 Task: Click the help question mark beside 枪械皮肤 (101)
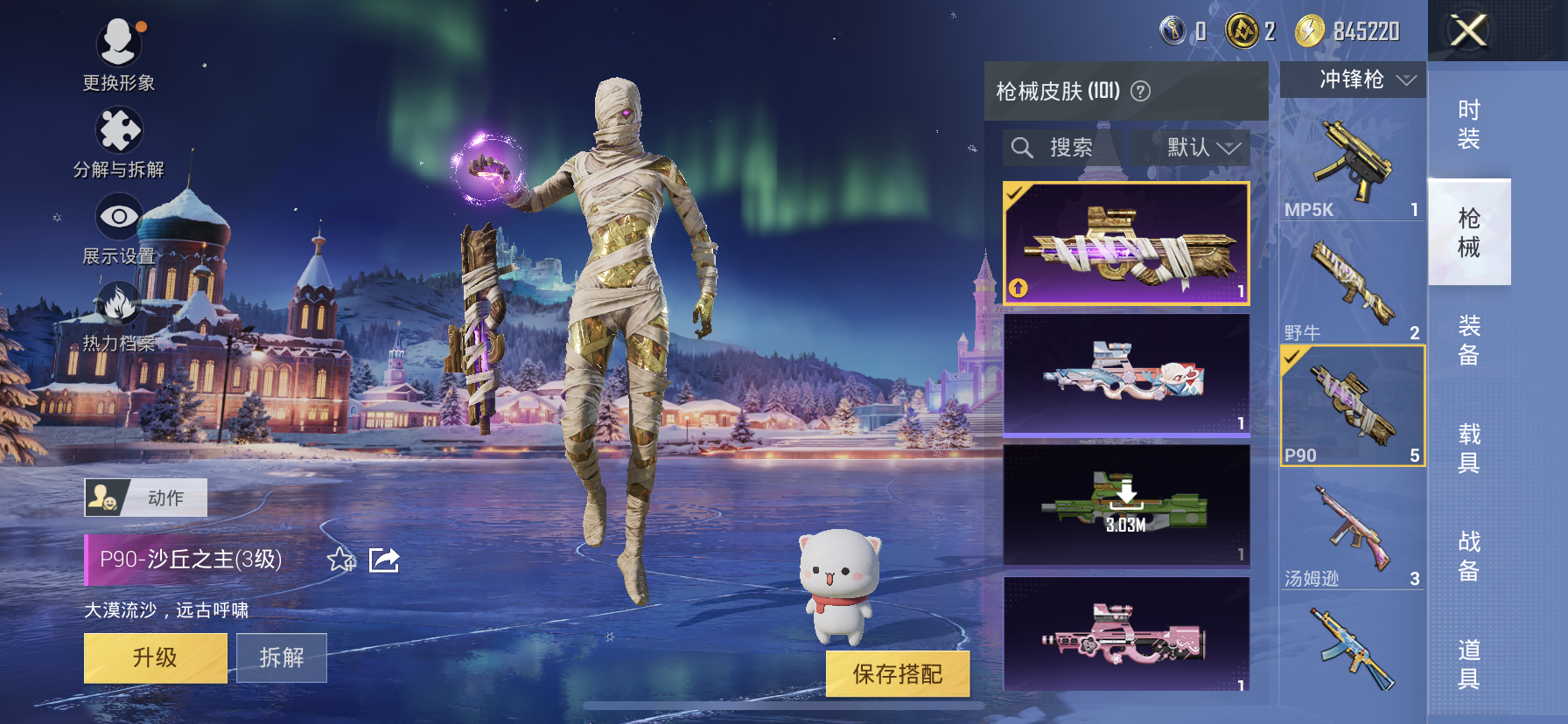(1139, 89)
